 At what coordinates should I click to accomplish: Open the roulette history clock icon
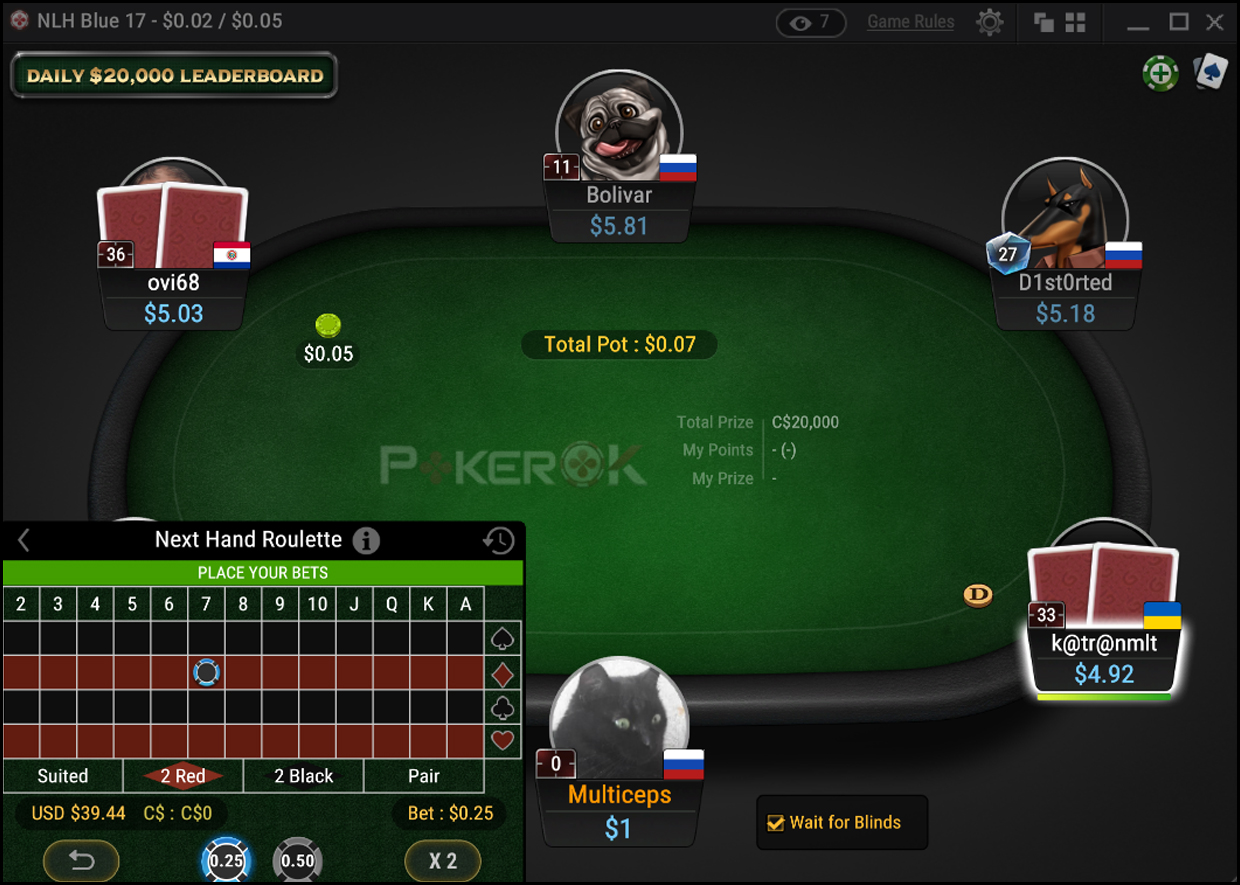point(498,541)
